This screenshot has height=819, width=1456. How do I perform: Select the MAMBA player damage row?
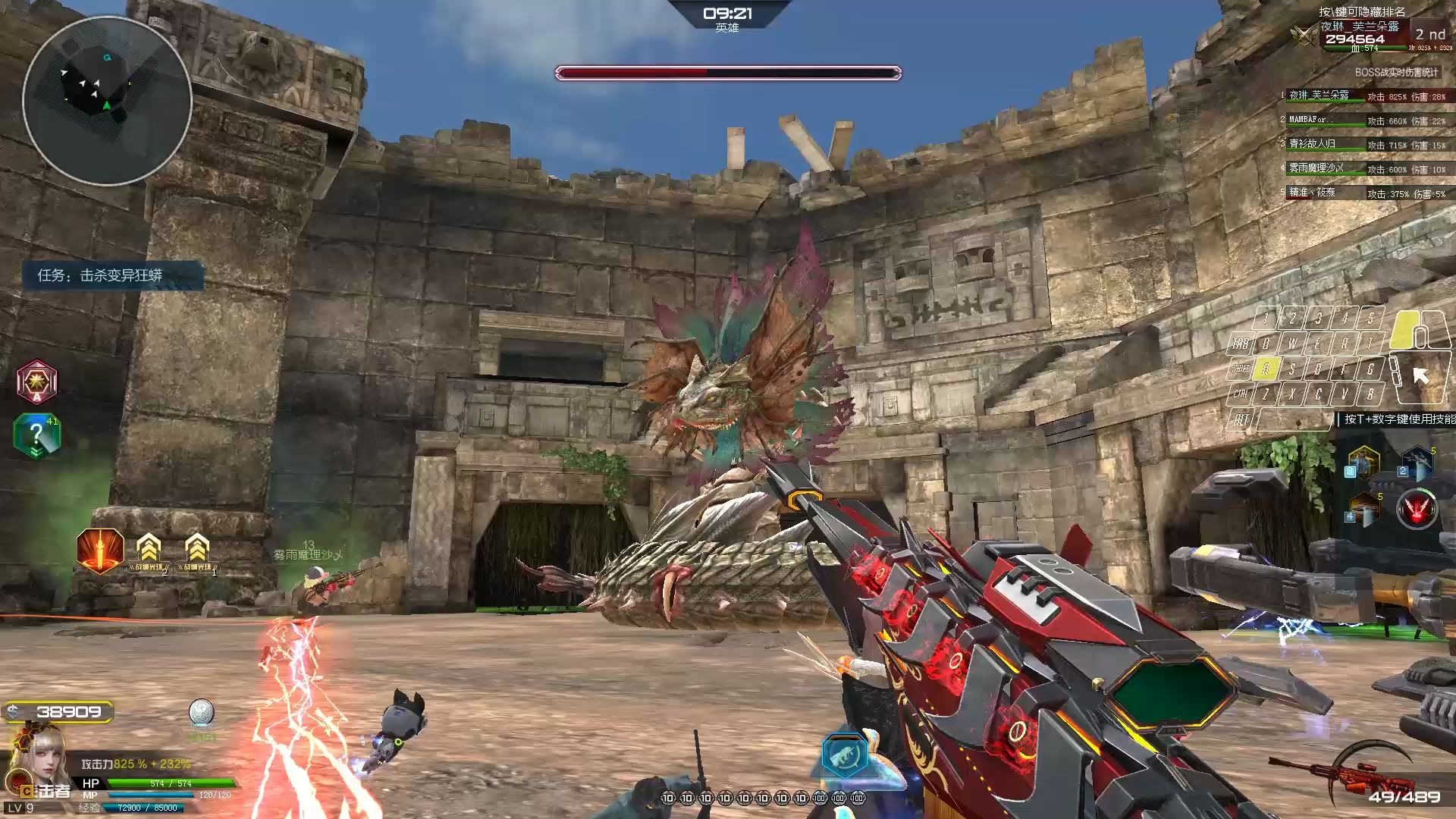tap(1365, 121)
